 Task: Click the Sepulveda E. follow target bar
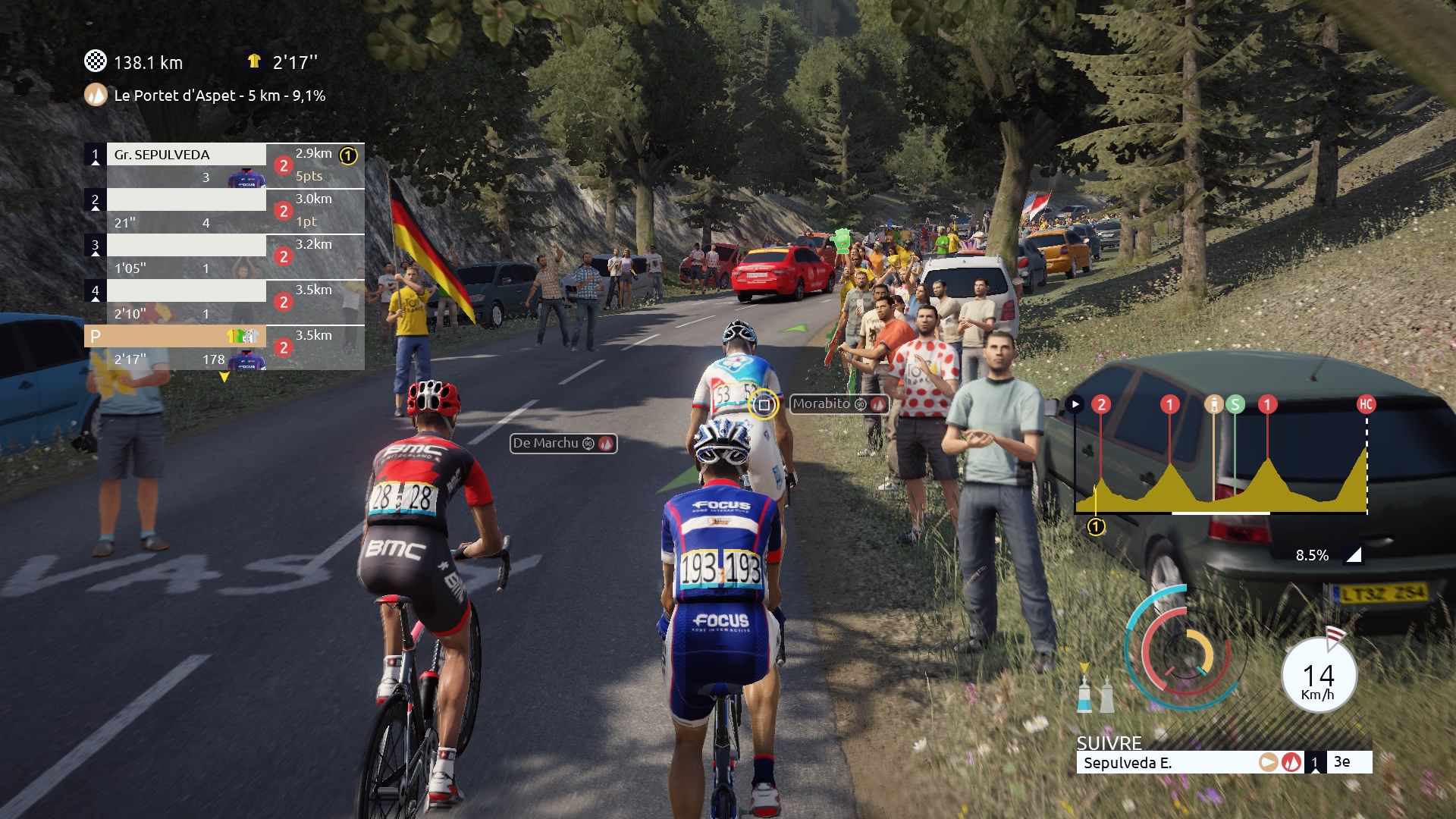click(x=1168, y=763)
